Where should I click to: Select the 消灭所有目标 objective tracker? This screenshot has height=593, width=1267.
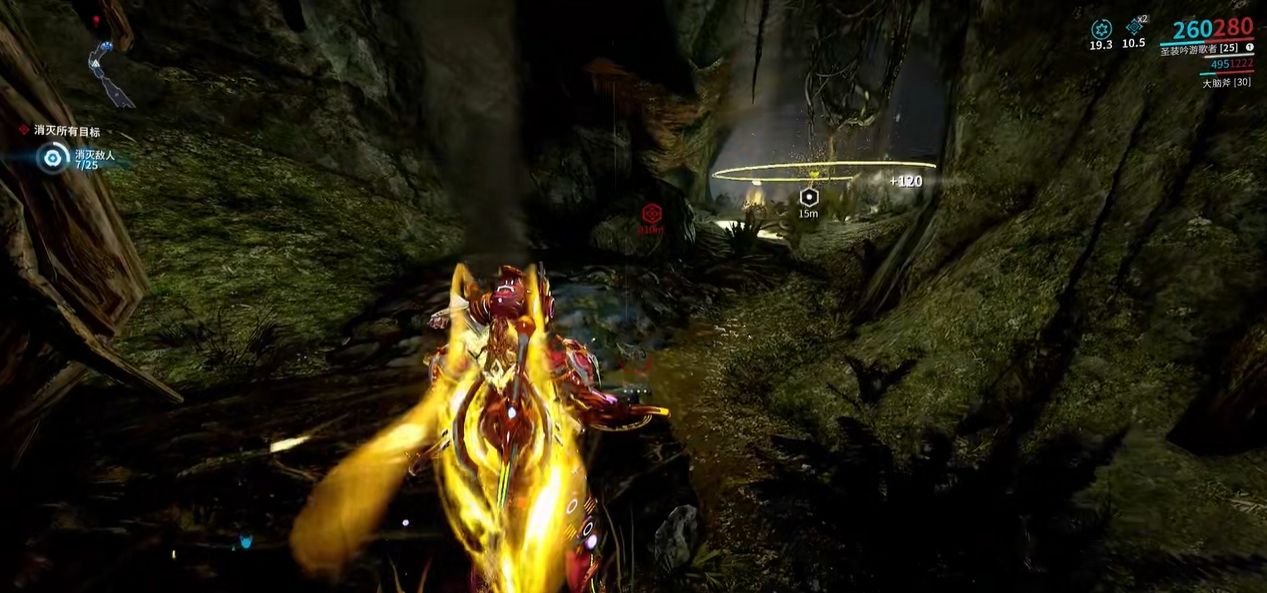[66, 131]
